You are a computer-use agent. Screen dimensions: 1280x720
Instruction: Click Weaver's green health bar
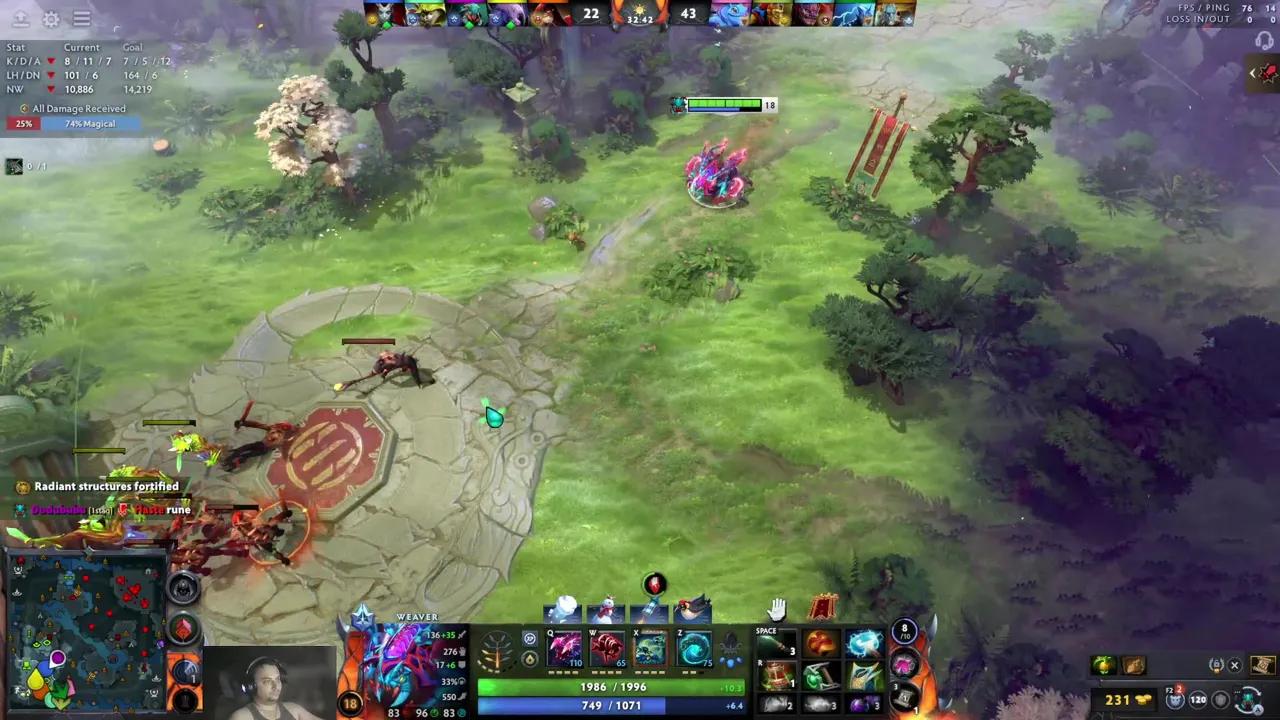tap(610, 687)
